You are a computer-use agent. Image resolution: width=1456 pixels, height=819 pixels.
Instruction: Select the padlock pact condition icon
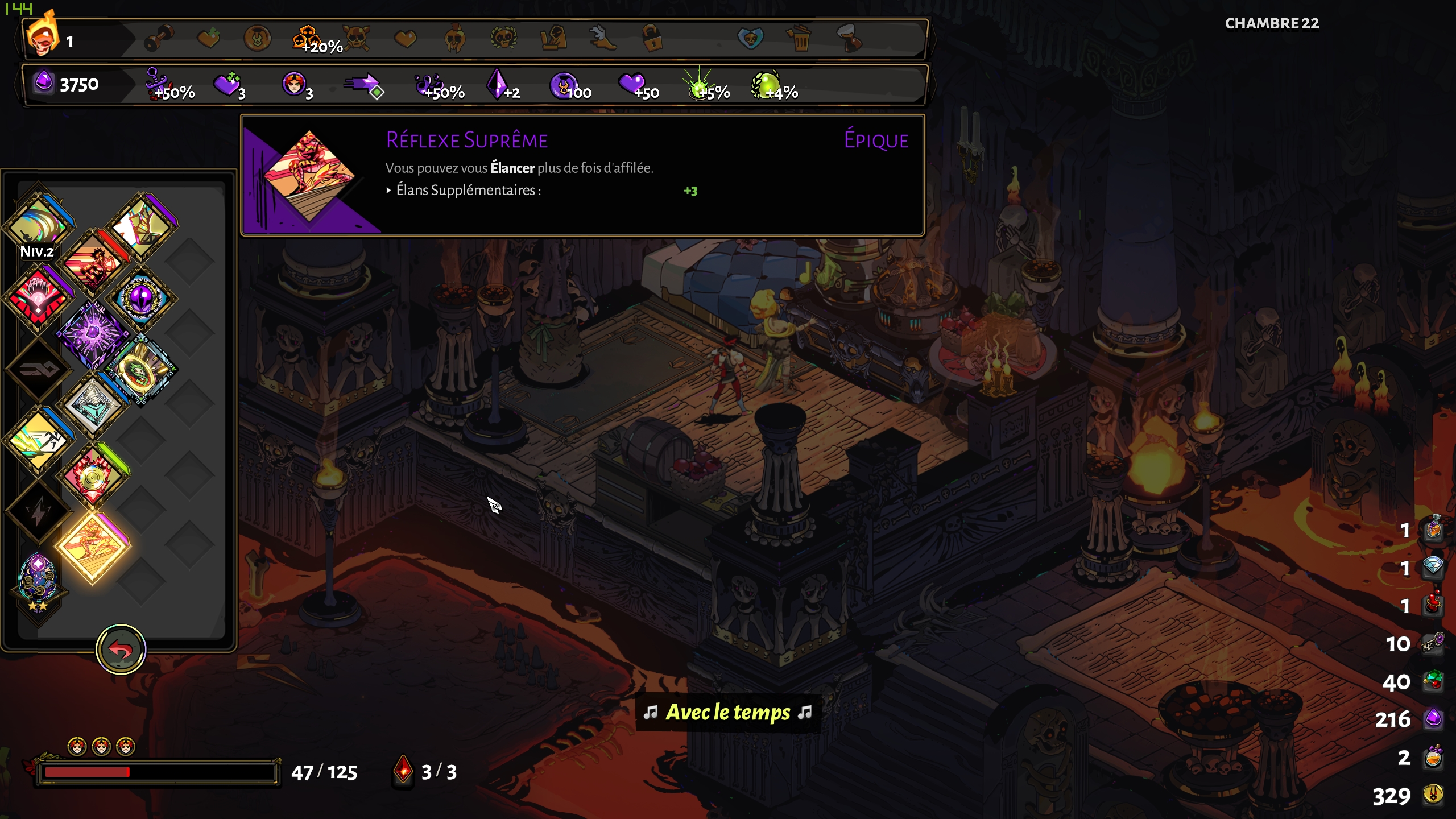point(652,39)
